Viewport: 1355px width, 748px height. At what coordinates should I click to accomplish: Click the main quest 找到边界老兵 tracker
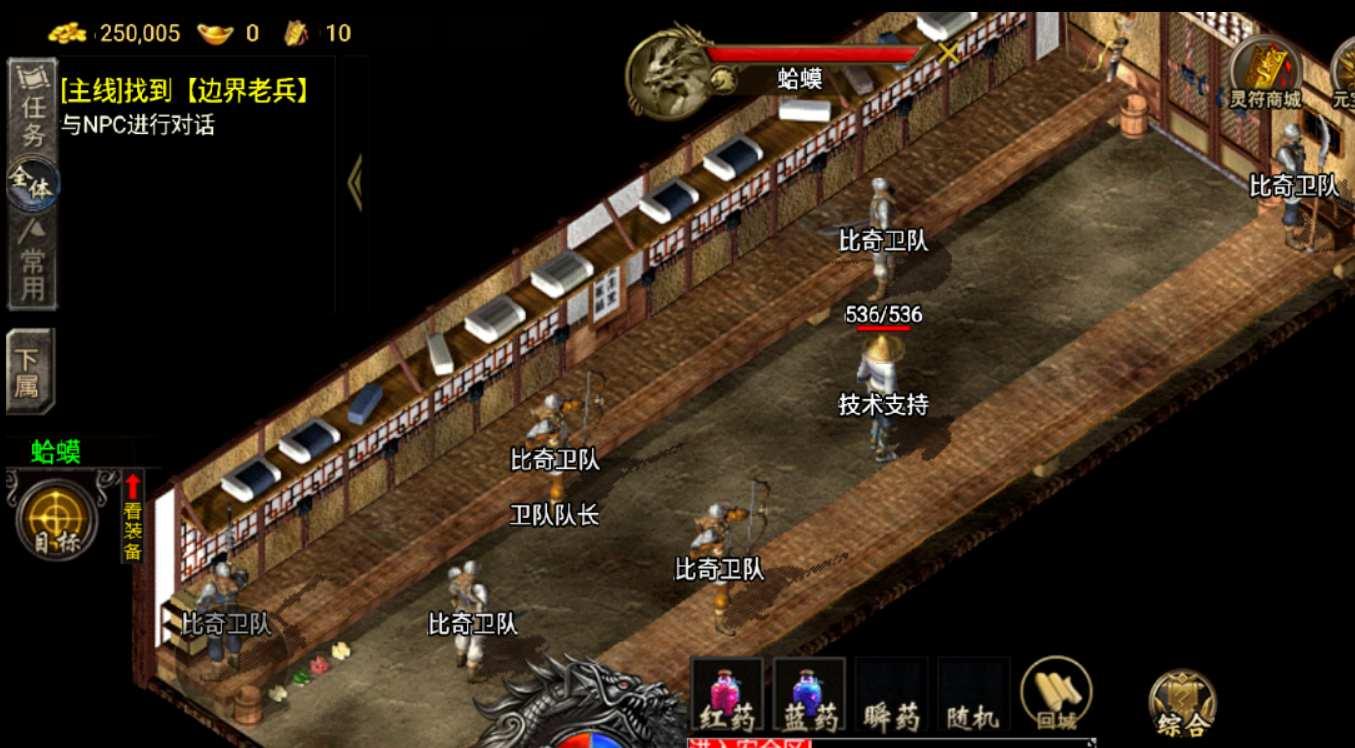click(185, 91)
